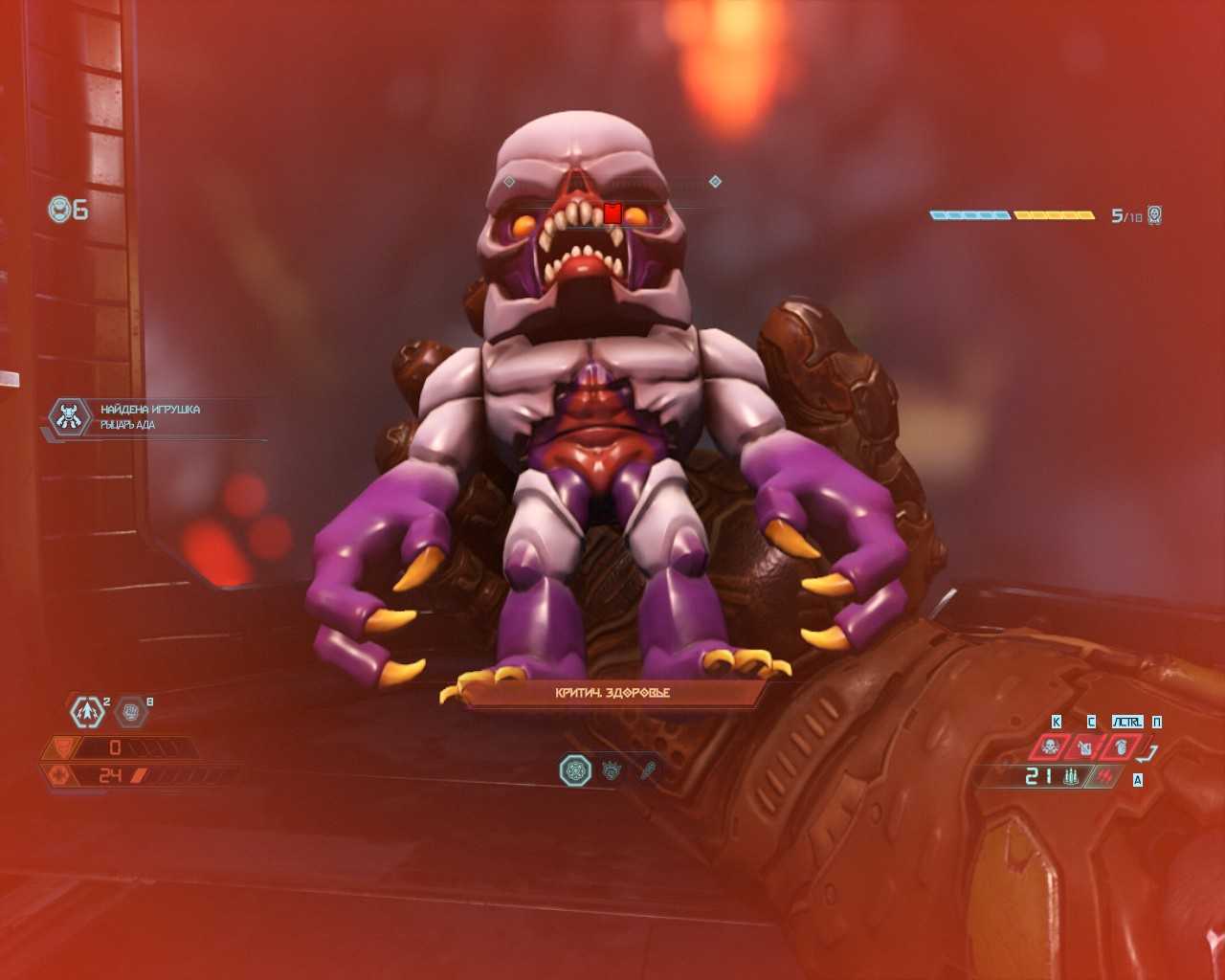Select the demon face rune icon

pyautogui.click(x=612, y=769)
